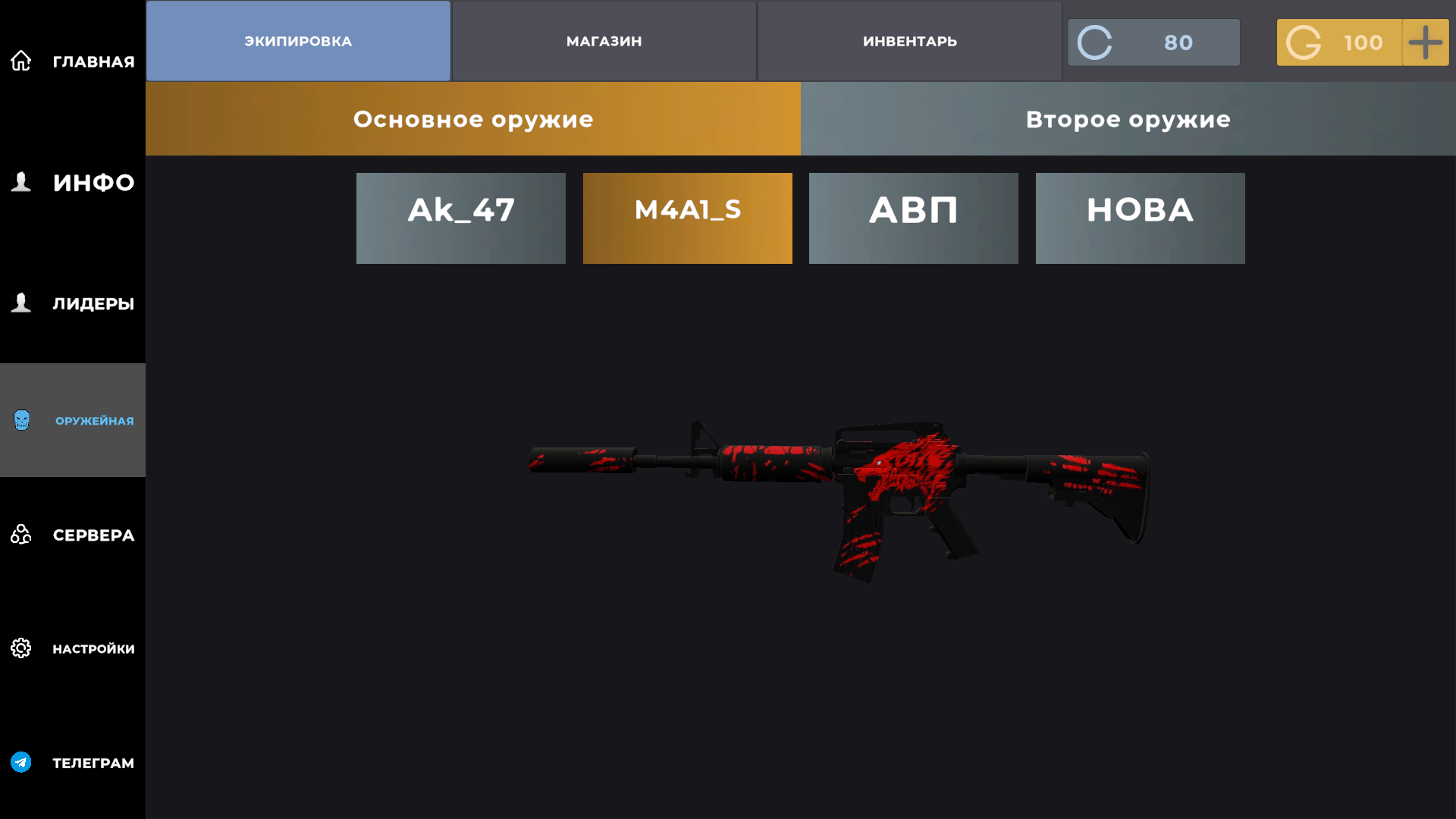The image size is (1456, 819).
Task: Open settings via the gear icon
Action: [x=20, y=648]
